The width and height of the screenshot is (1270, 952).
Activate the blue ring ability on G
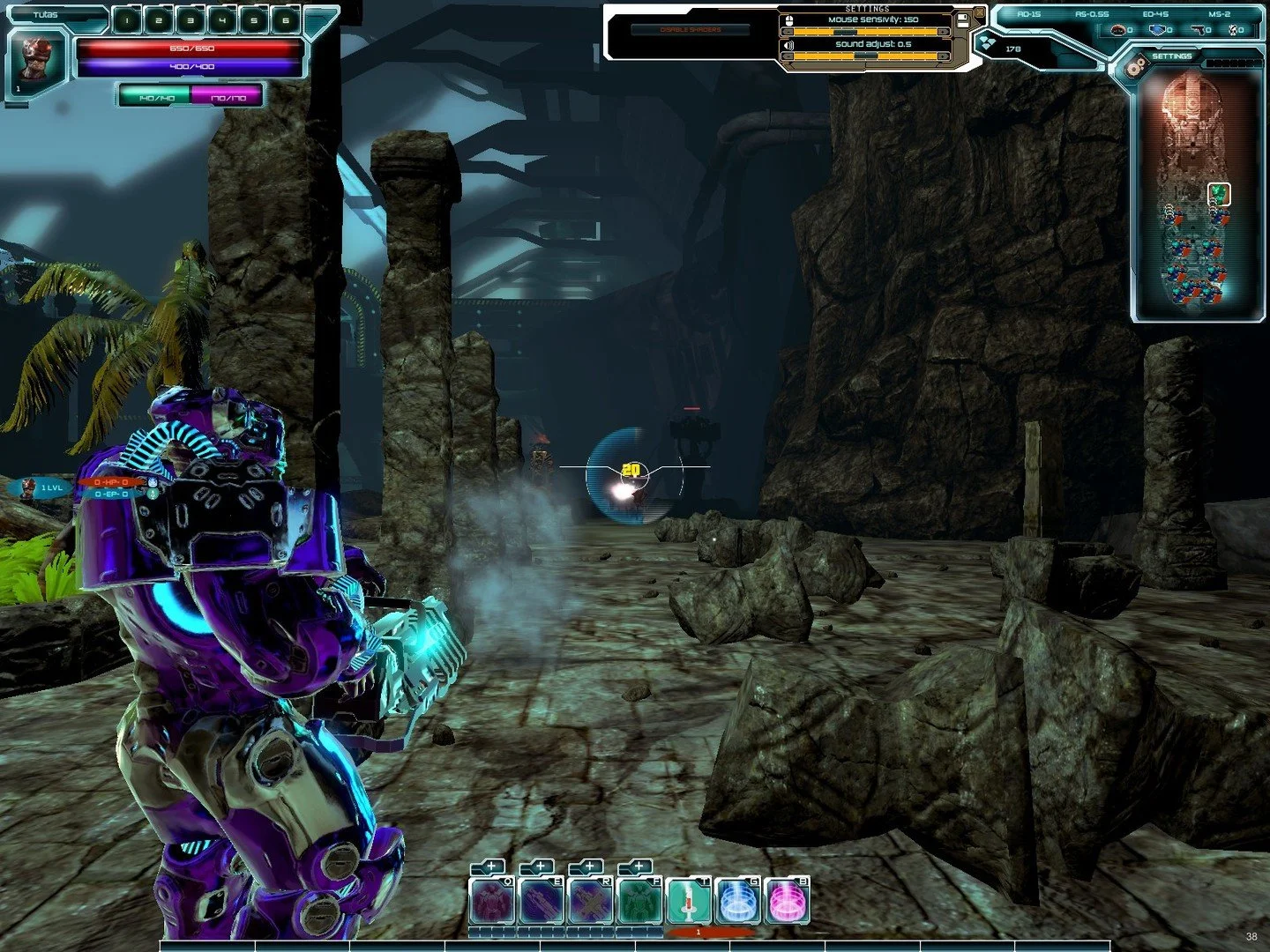737,902
